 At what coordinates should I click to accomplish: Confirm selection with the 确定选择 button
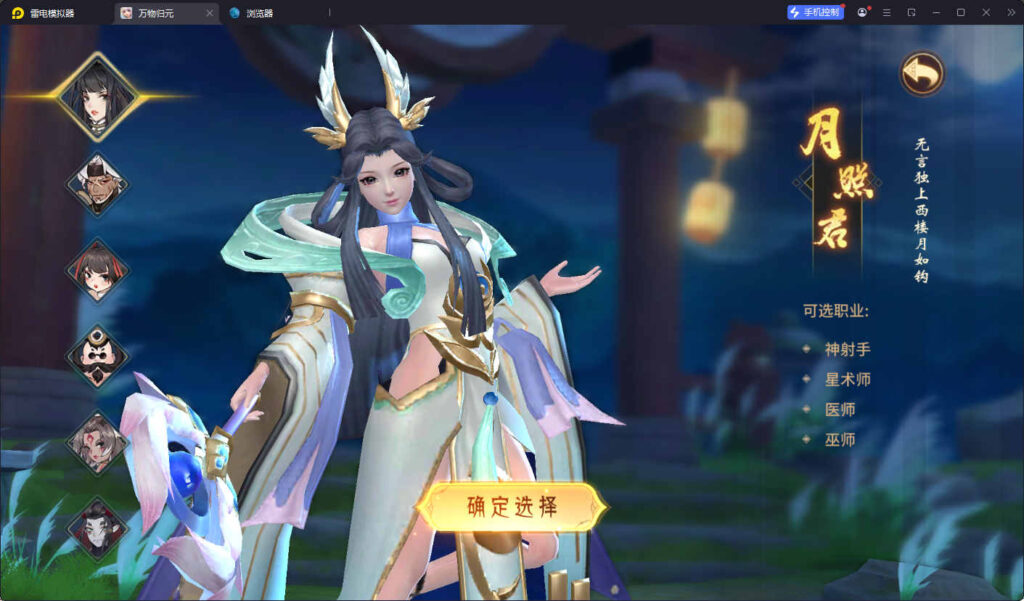pyautogui.click(x=512, y=506)
